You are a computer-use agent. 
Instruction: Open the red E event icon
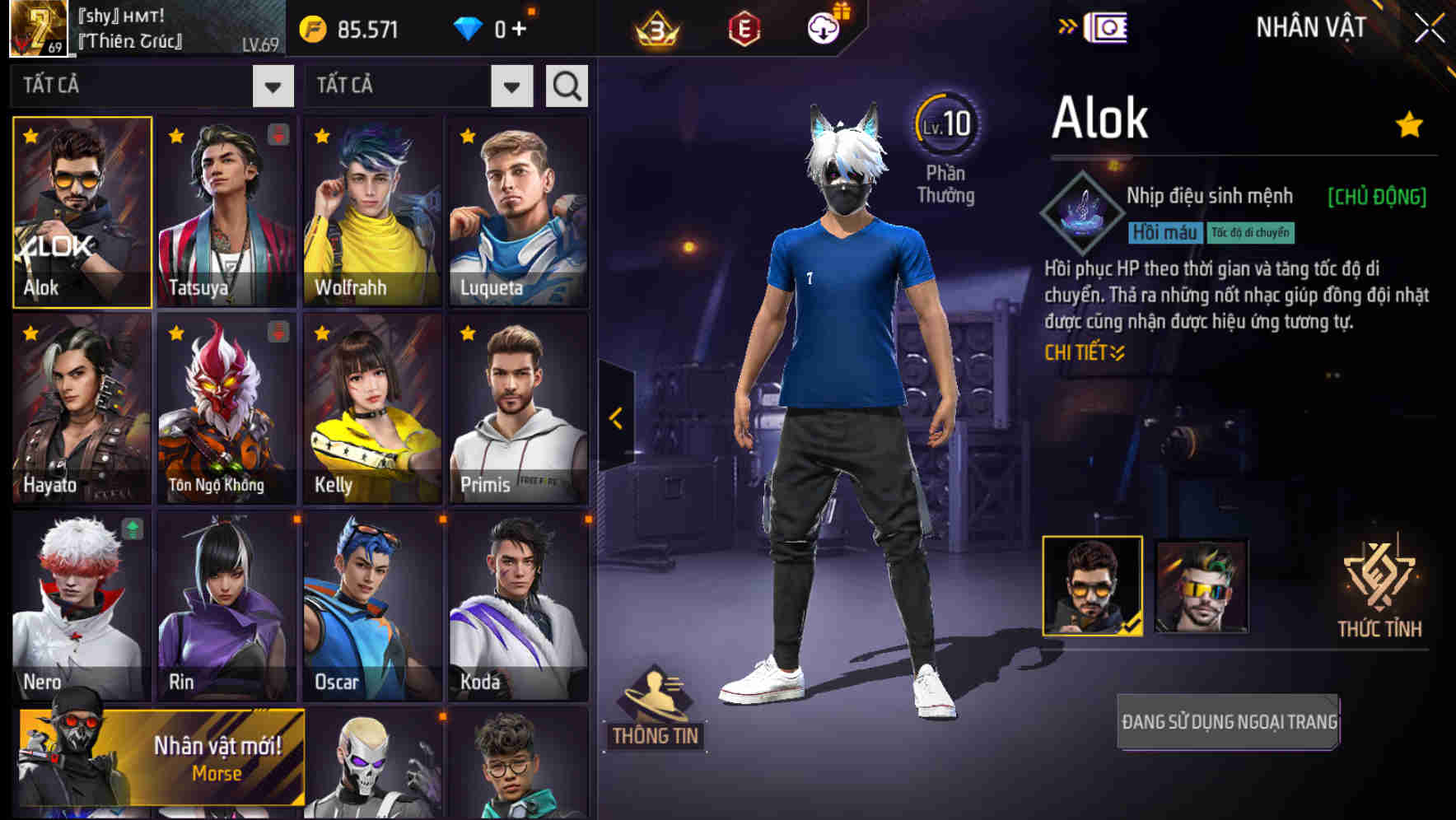tap(746, 27)
